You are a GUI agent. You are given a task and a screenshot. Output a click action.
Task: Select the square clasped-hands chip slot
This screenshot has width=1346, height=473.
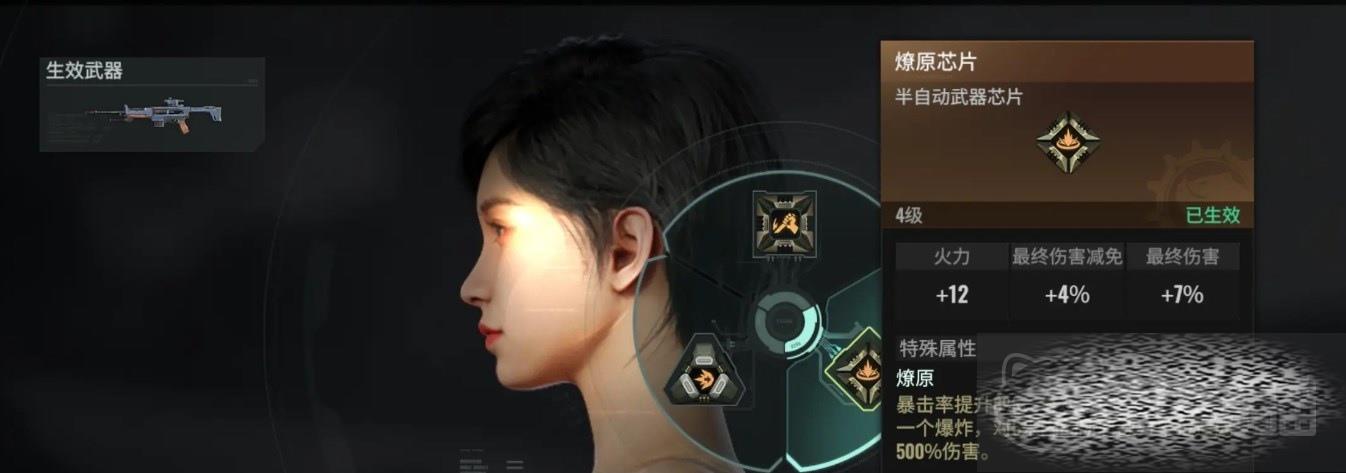783,221
